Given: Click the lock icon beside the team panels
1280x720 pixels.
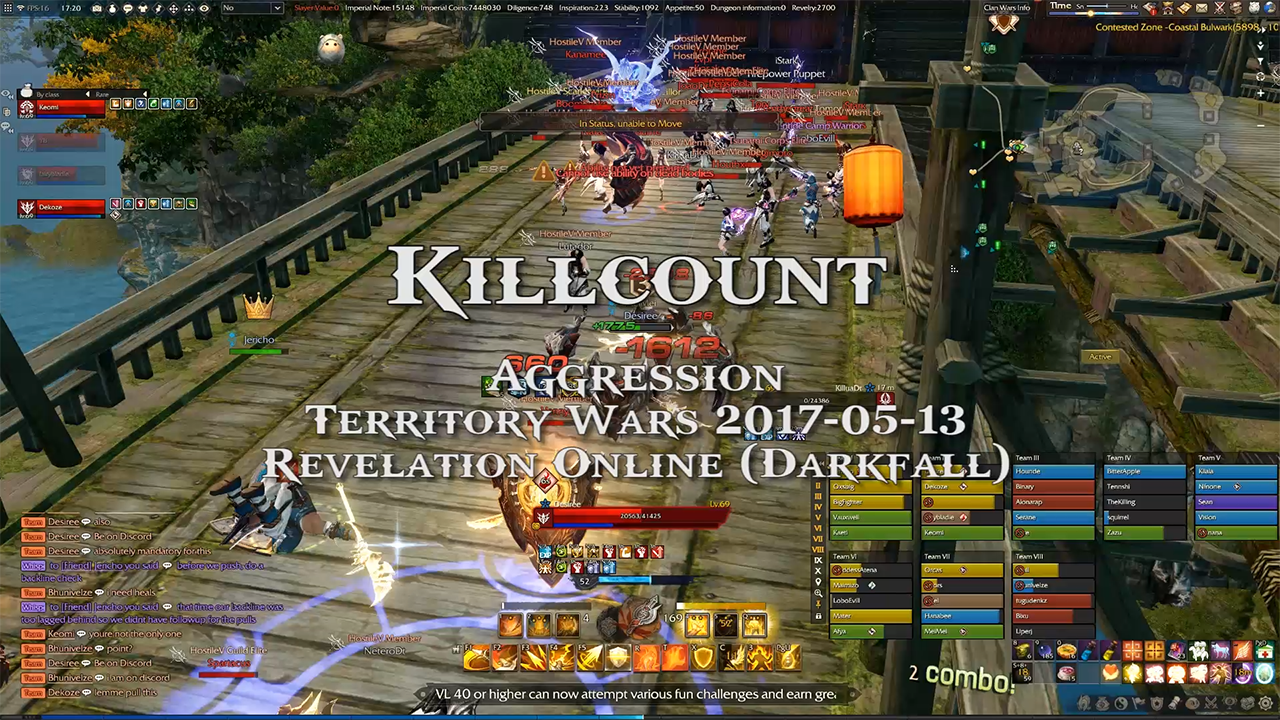Looking at the screenshot, I should point(818,616).
